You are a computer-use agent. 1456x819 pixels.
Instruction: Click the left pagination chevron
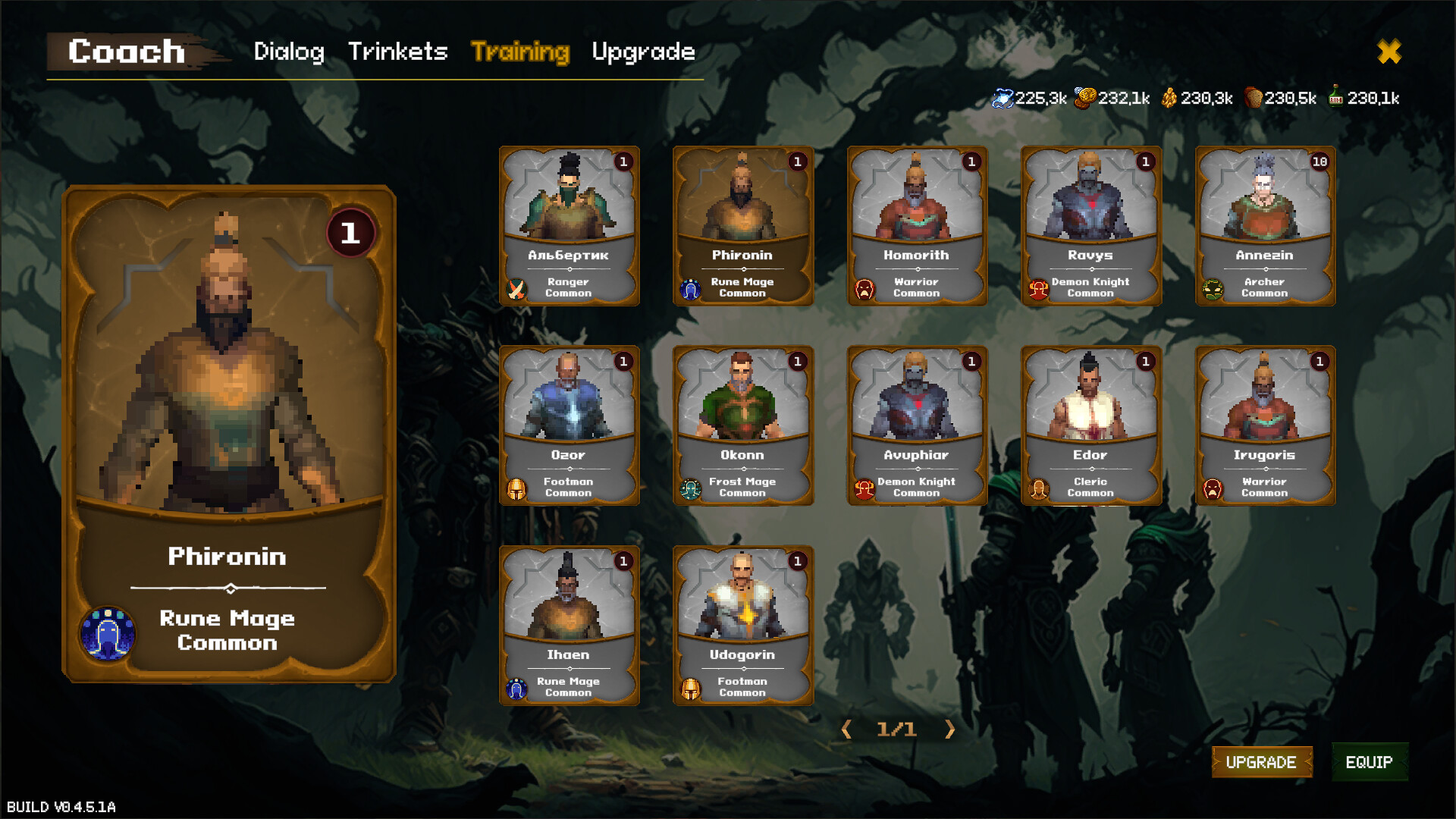(846, 730)
